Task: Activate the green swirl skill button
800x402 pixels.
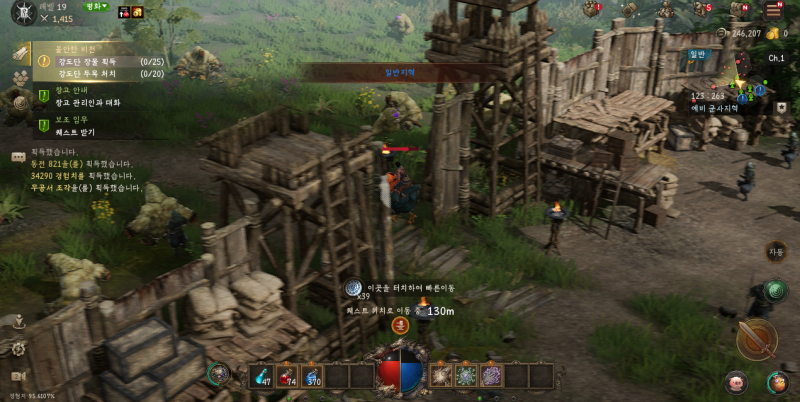Action: tap(776, 291)
